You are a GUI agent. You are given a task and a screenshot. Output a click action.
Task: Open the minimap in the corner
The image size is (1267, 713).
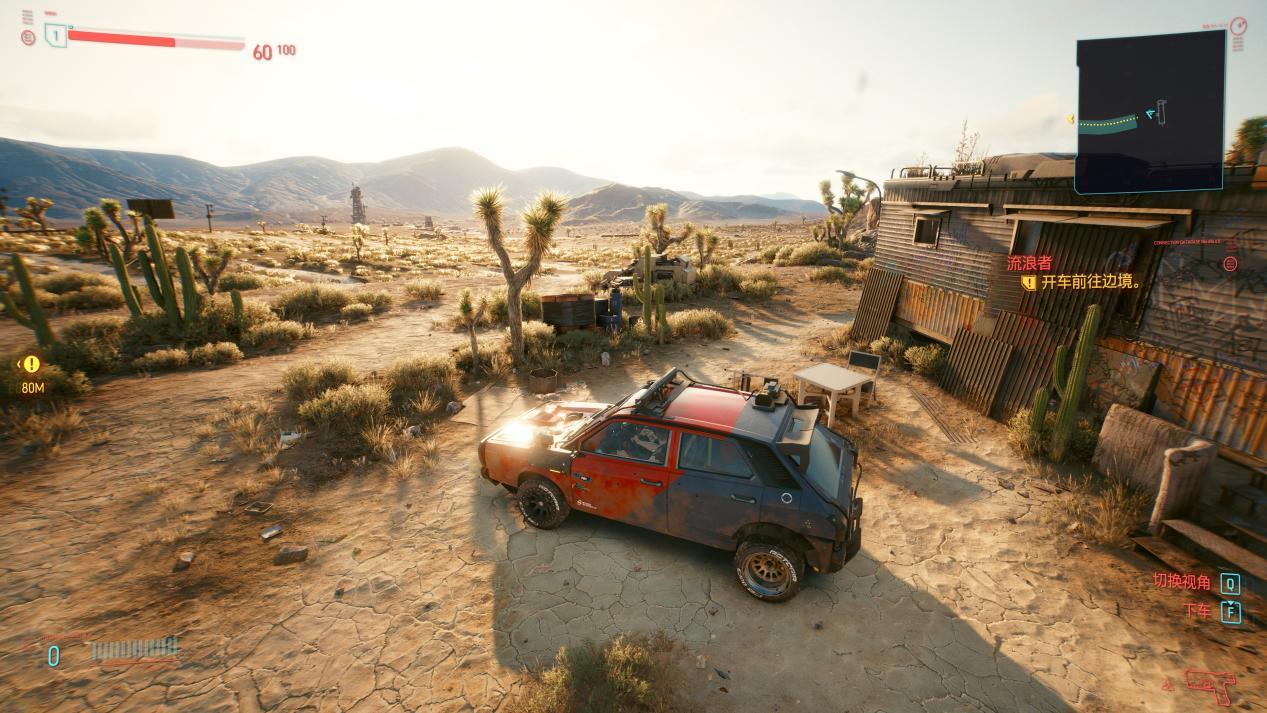1150,111
